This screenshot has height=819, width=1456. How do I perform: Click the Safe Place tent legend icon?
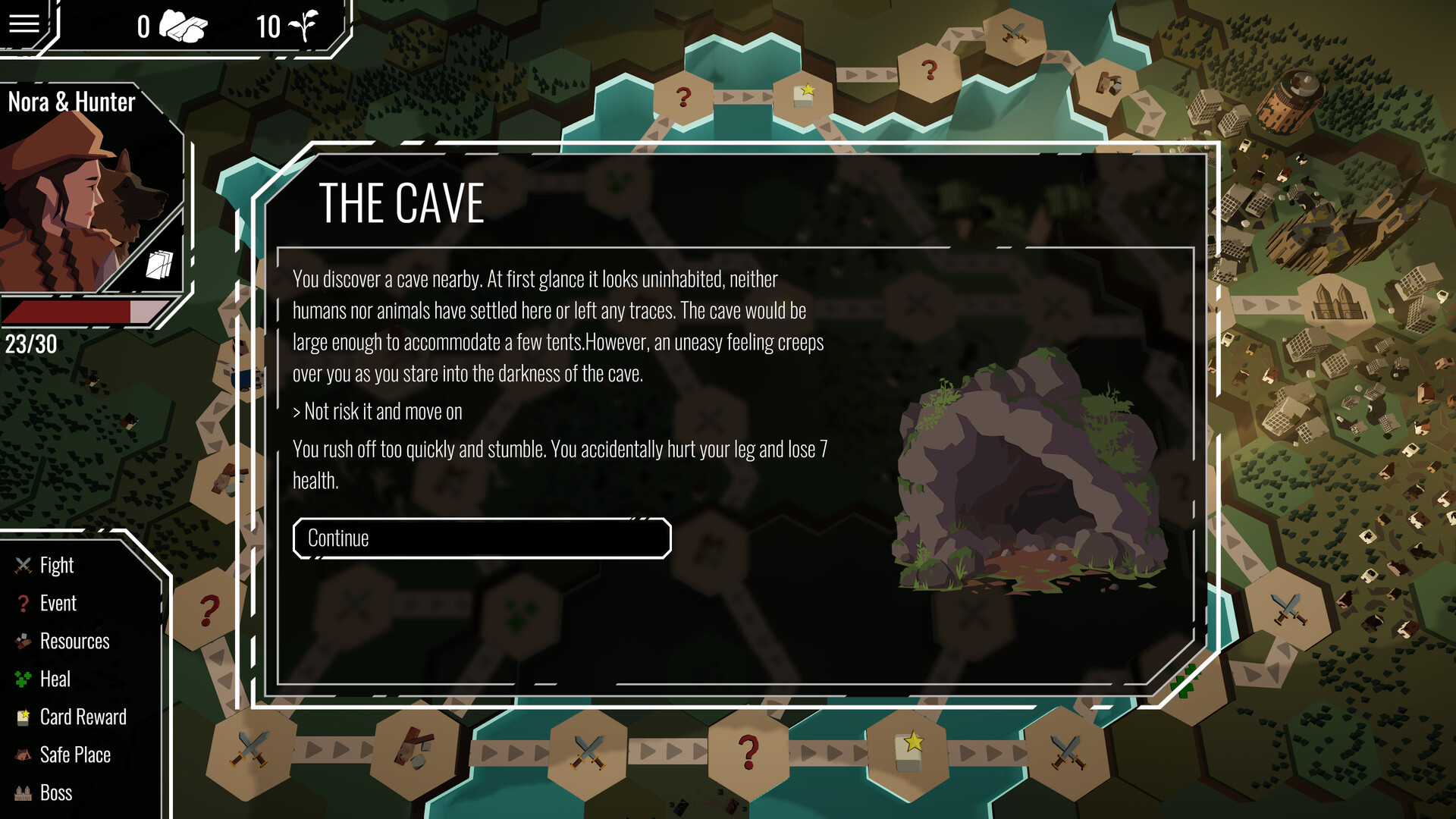coord(22,755)
